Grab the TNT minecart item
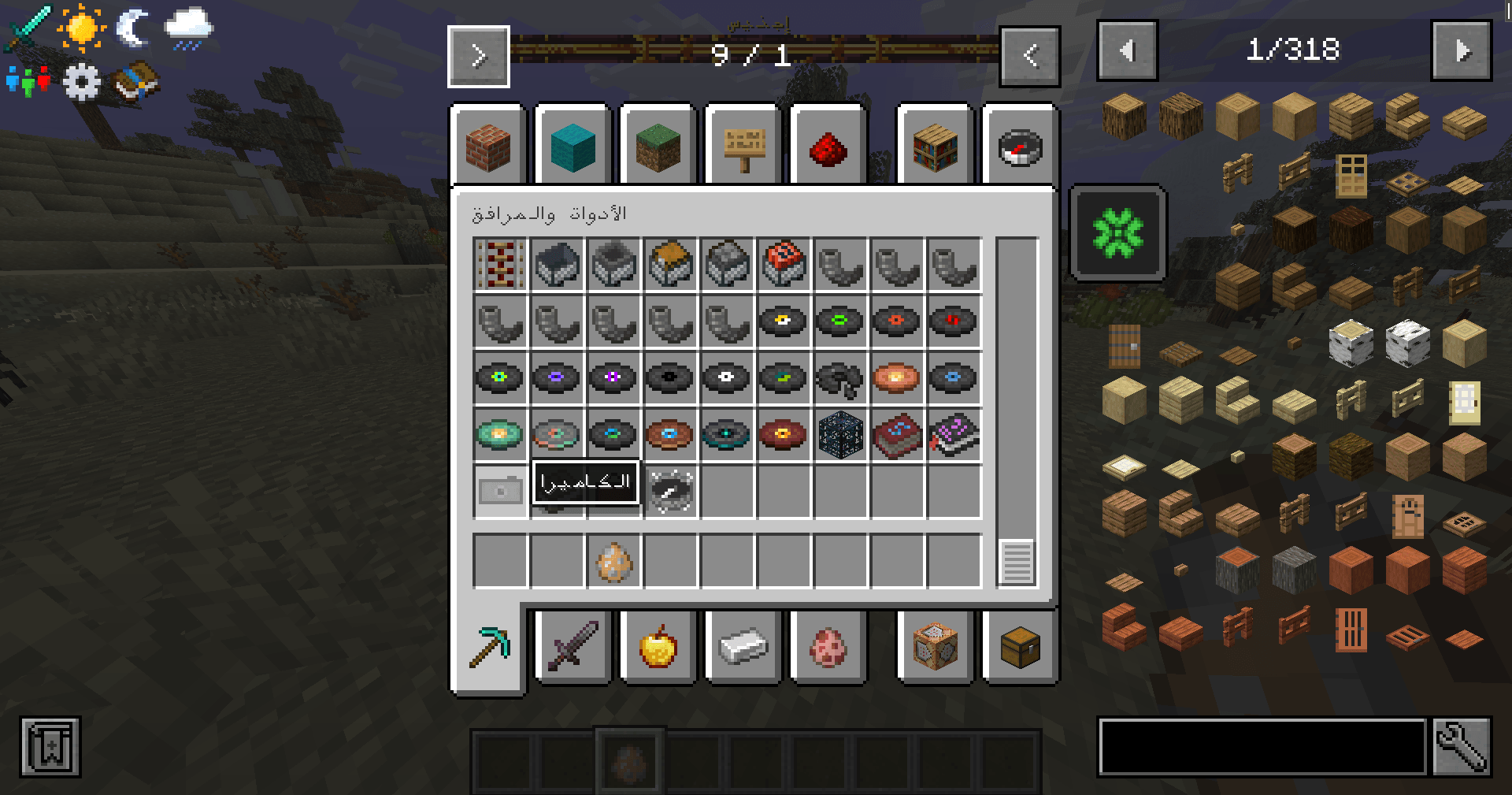The width and height of the screenshot is (1512, 795). click(784, 265)
